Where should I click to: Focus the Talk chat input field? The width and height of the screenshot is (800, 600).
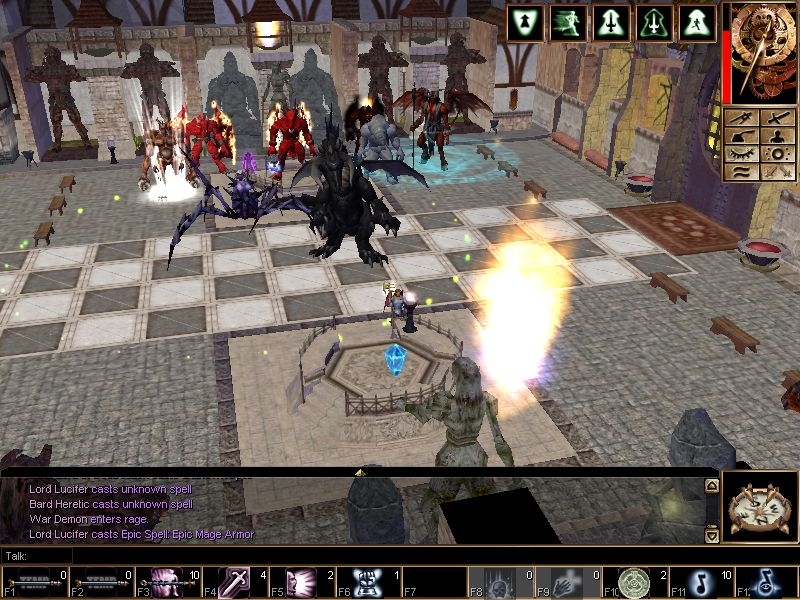coord(360,555)
